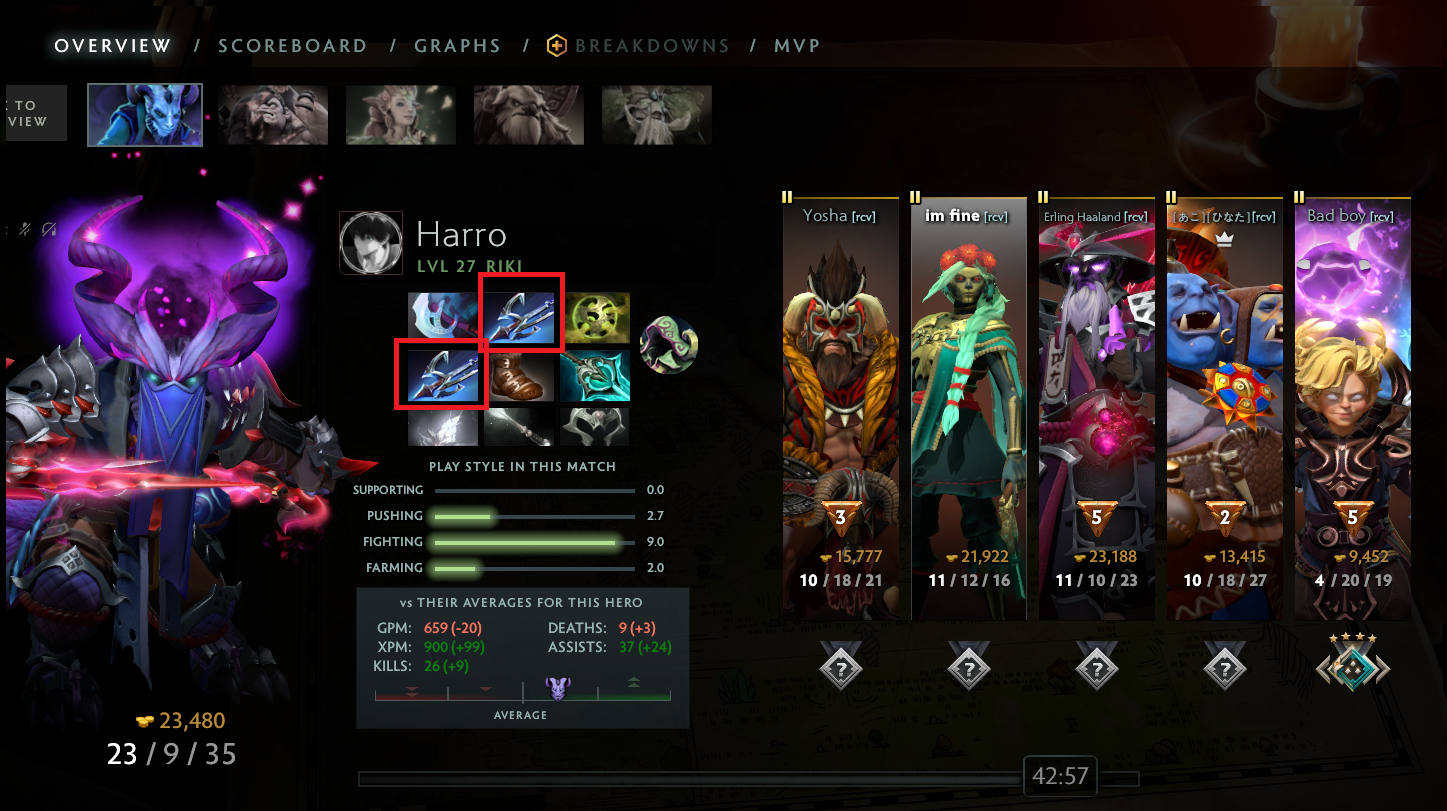Click the teal sword item in Riki's inventory
Image resolution: width=1447 pixels, height=811 pixels.
coord(595,375)
